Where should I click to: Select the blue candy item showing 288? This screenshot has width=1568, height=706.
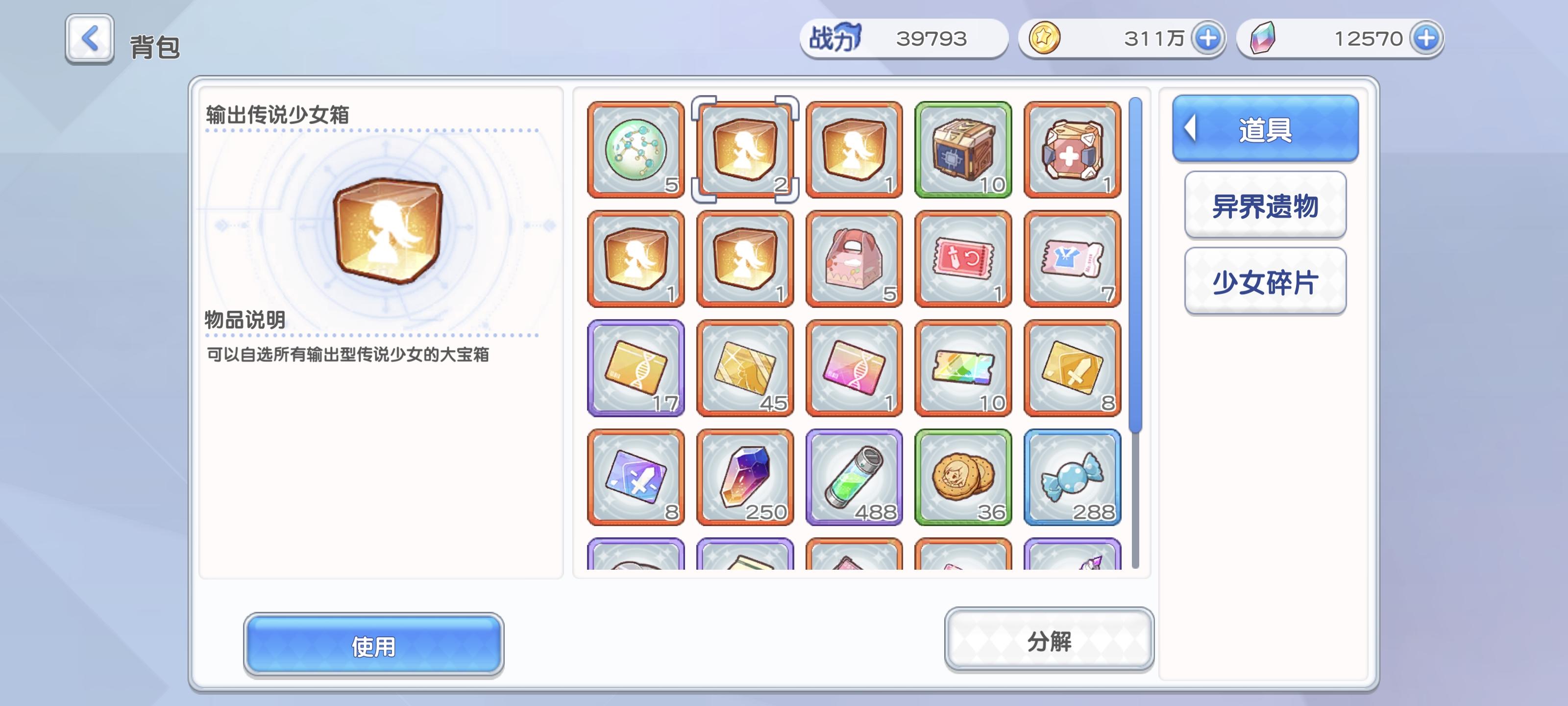point(1073,479)
